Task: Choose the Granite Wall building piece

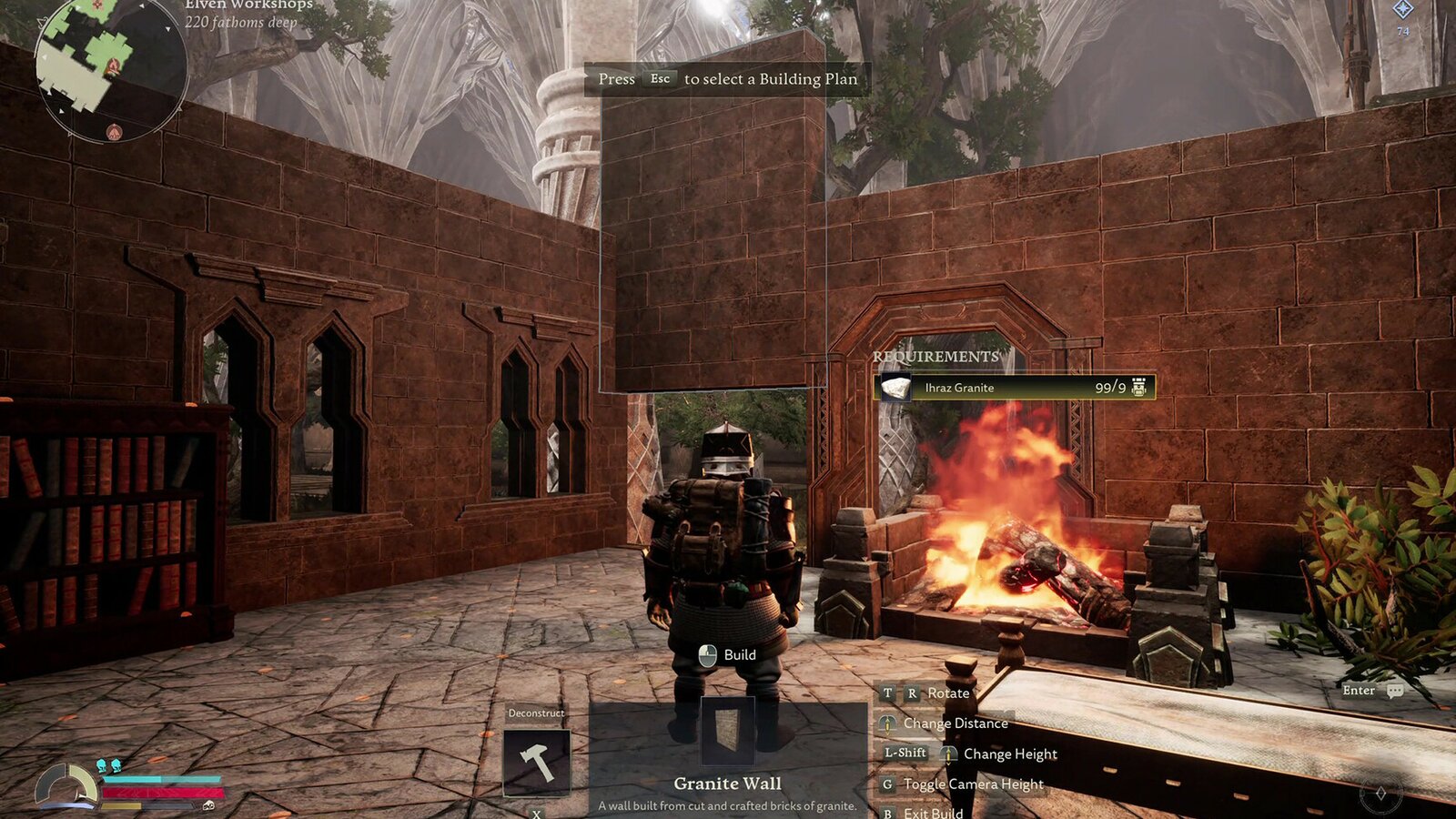Action: [727, 733]
